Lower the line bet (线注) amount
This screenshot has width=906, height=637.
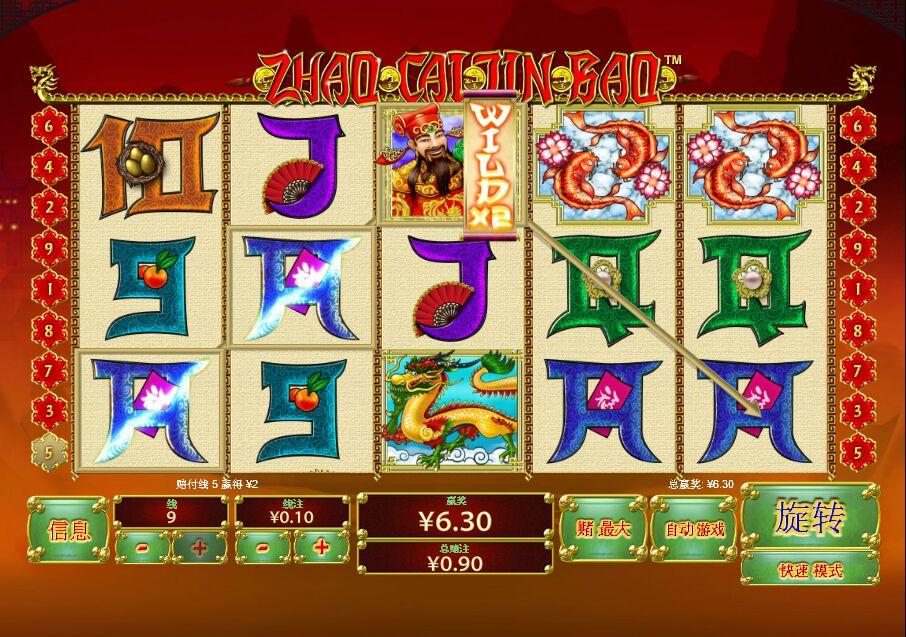point(262,547)
